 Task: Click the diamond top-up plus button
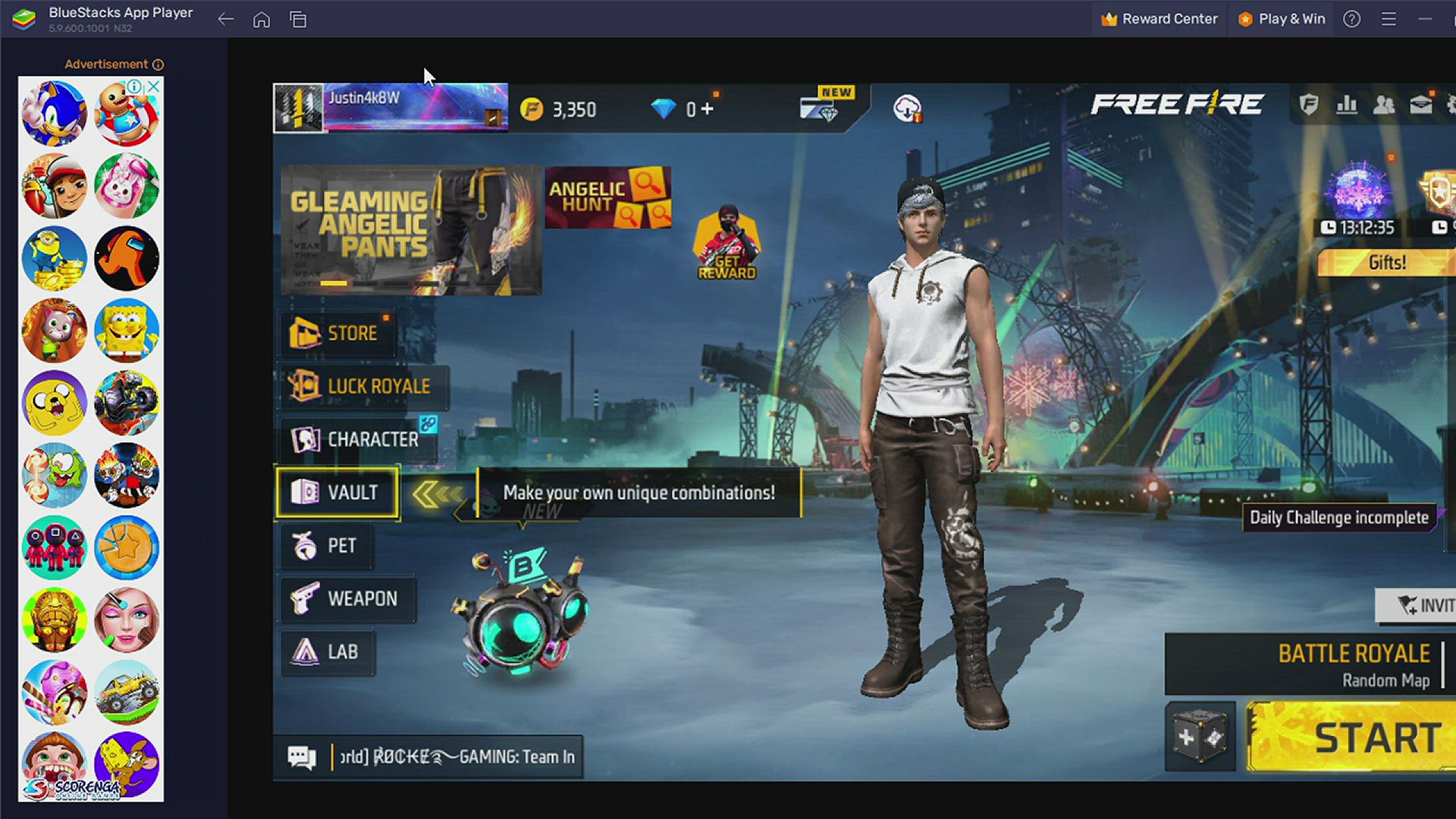[707, 108]
